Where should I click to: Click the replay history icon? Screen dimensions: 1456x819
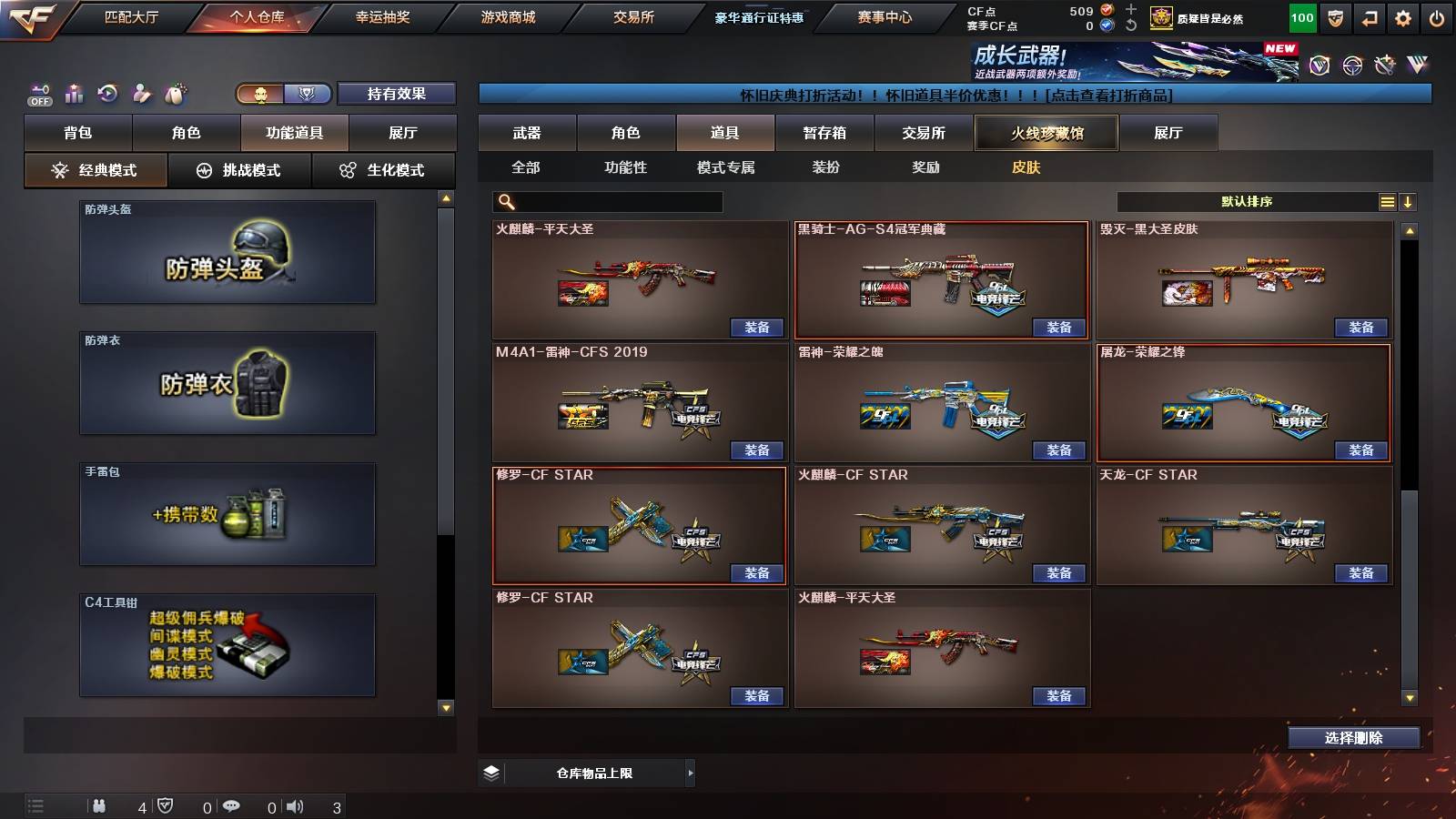(x=106, y=94)
